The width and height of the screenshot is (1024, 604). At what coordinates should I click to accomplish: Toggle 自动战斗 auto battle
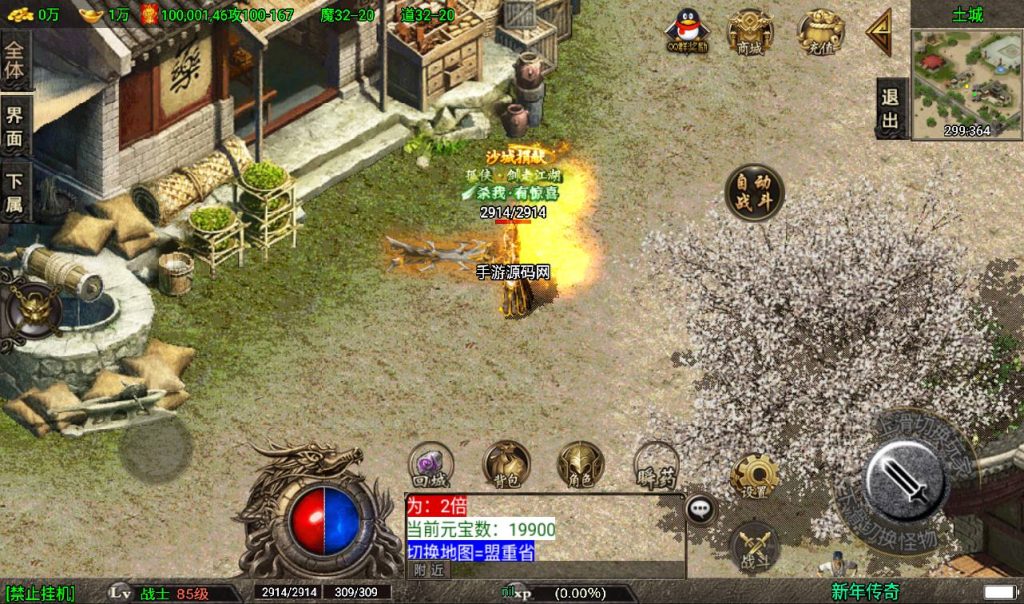click(754, 193)
